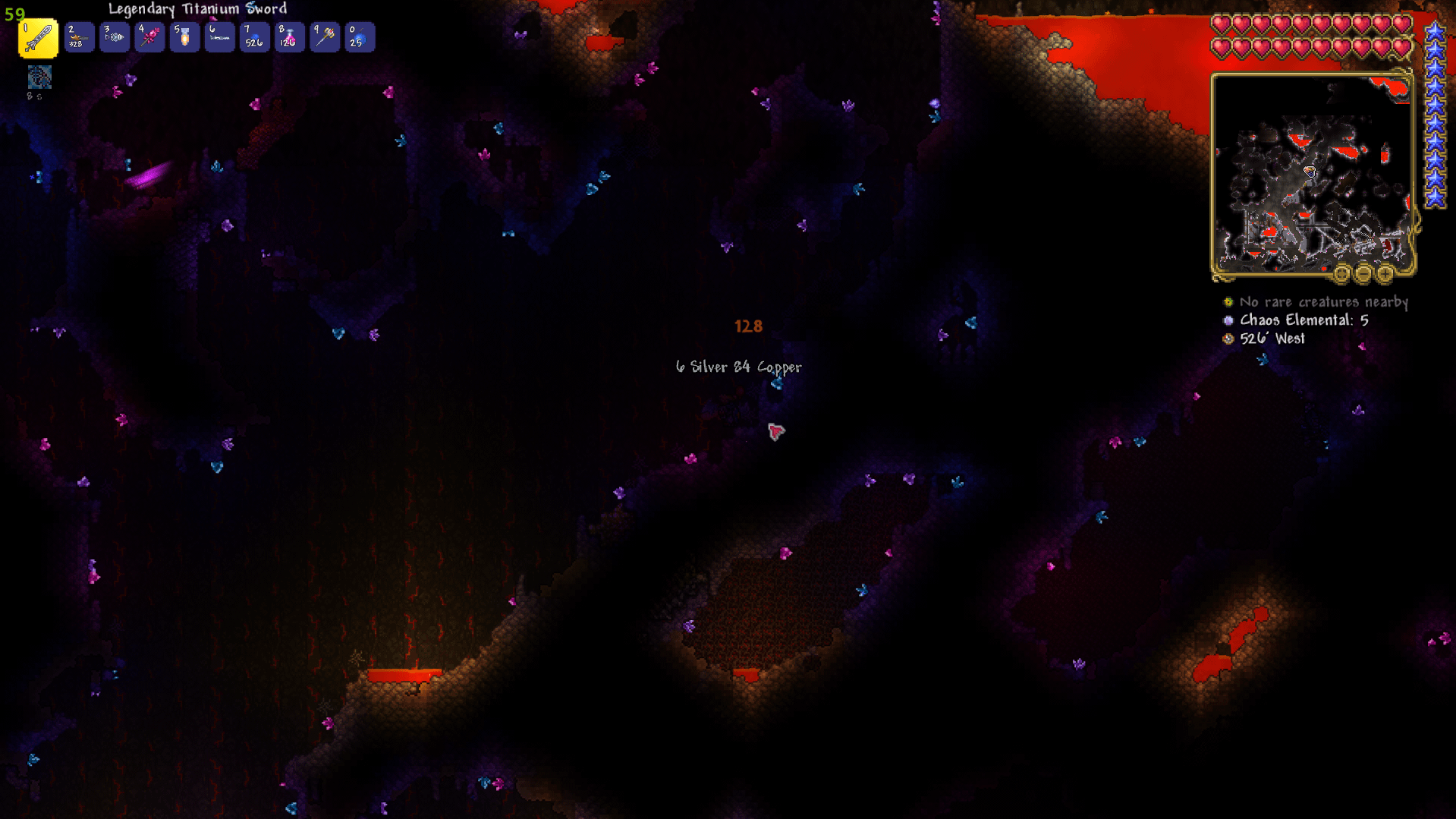Select the blue item stack of 526
1456x819 pixels.
click(254, 38)
